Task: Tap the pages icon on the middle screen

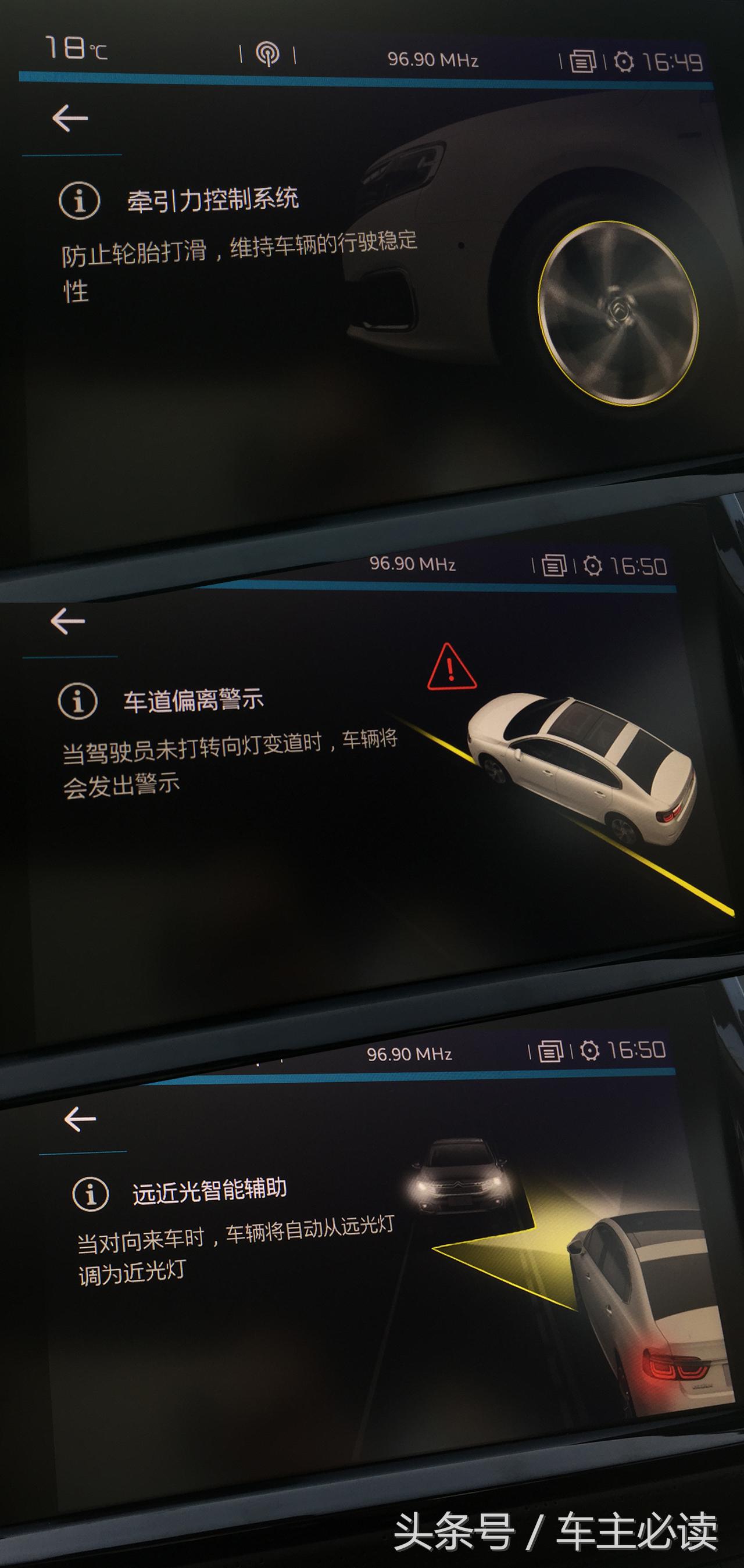Action: click(x=554, y=565)
